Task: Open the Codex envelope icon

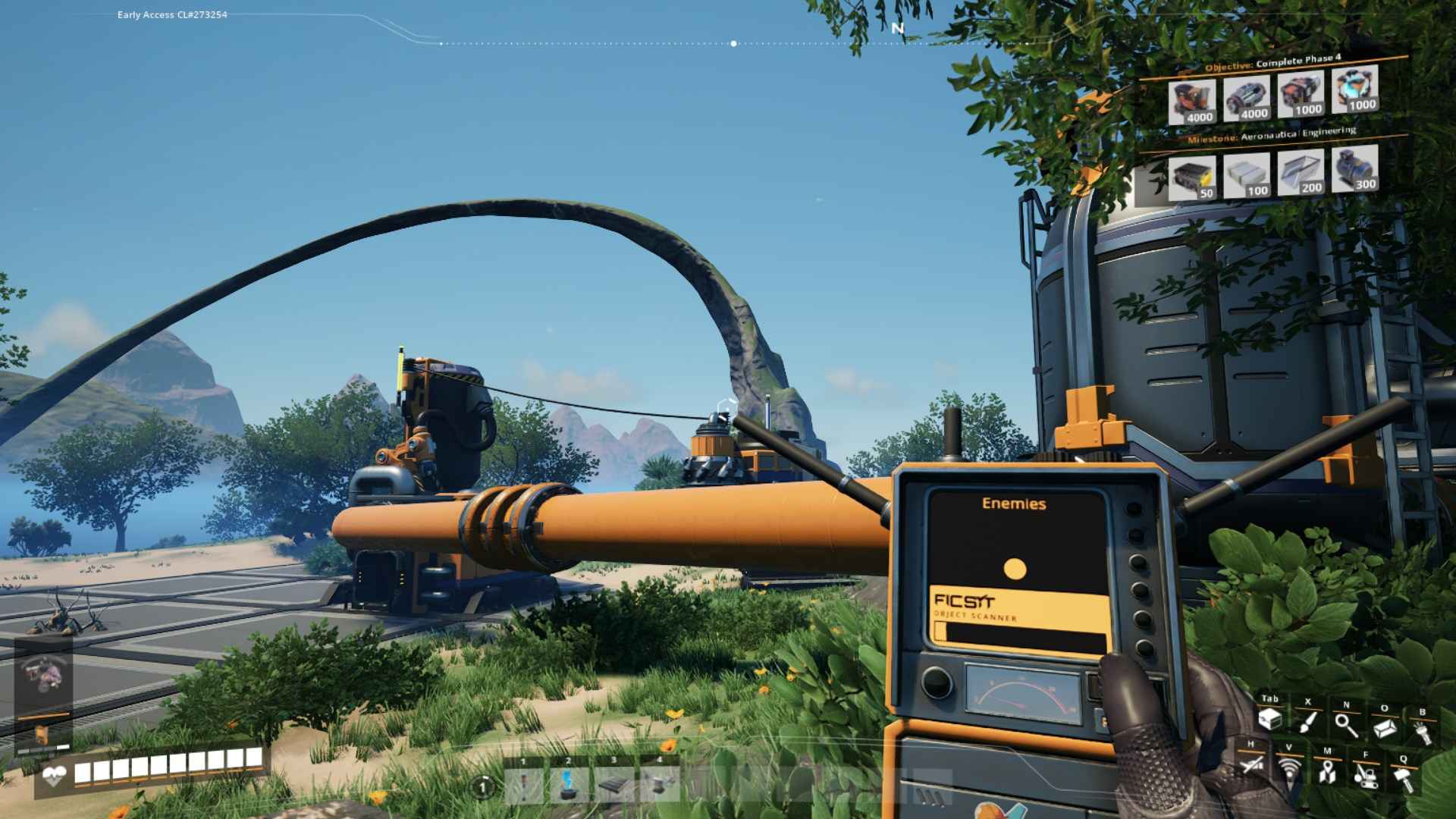Action: point(1385,728)
